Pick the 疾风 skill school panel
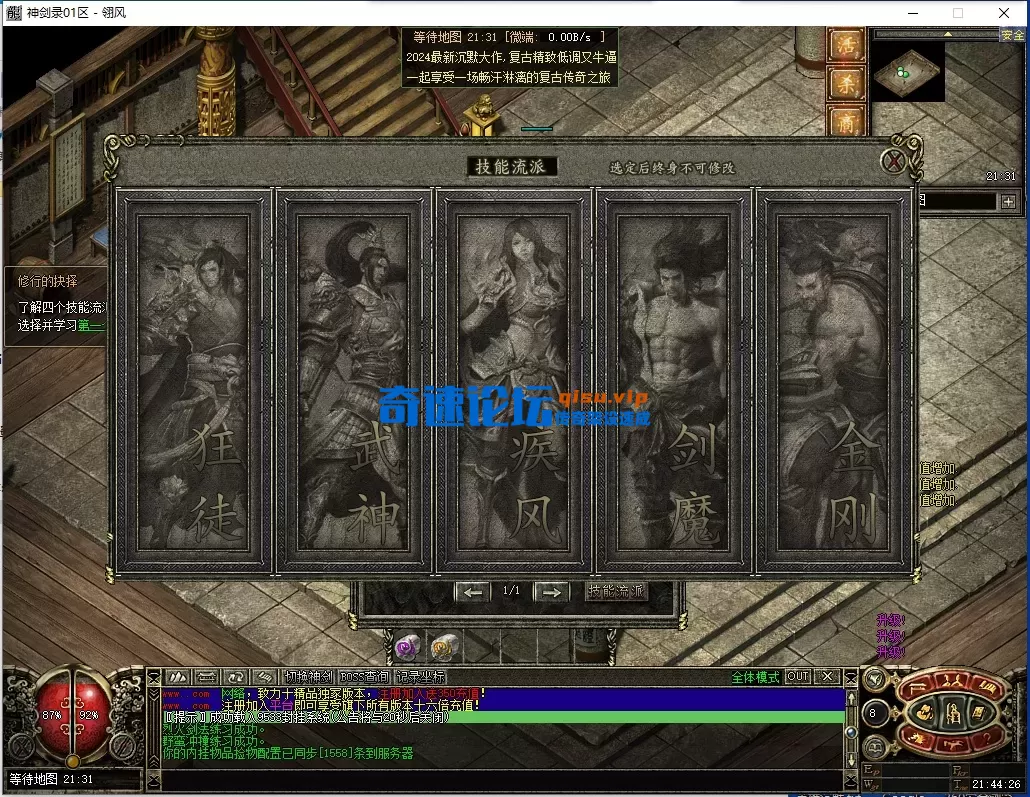Screen dimensions: 1030x797 click(514, 381)
